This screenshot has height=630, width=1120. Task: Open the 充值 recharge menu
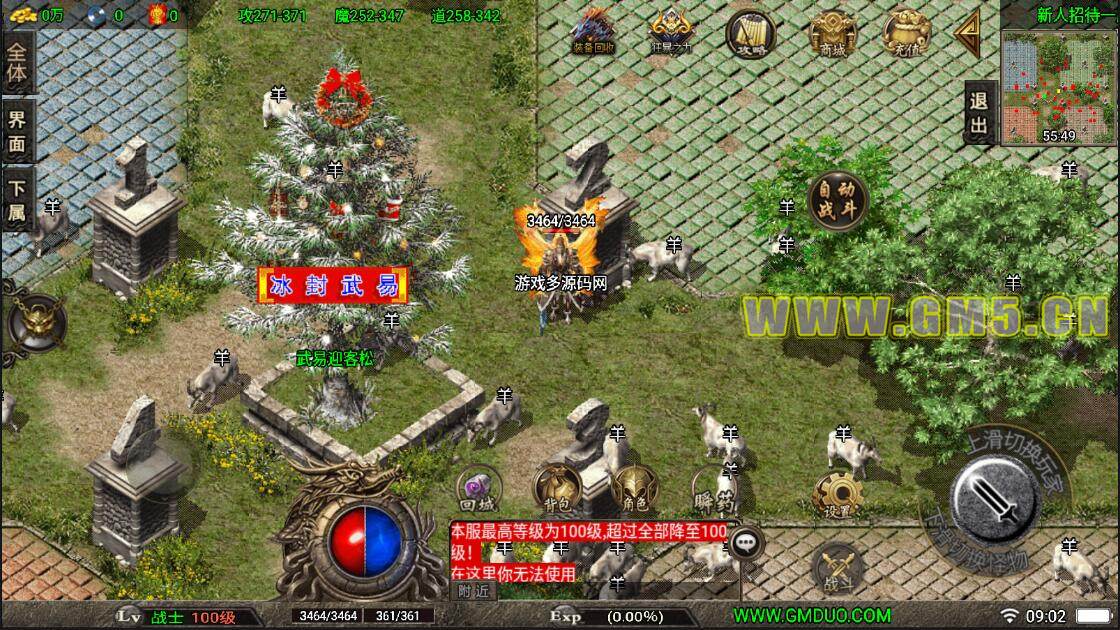tap(907, 31)
